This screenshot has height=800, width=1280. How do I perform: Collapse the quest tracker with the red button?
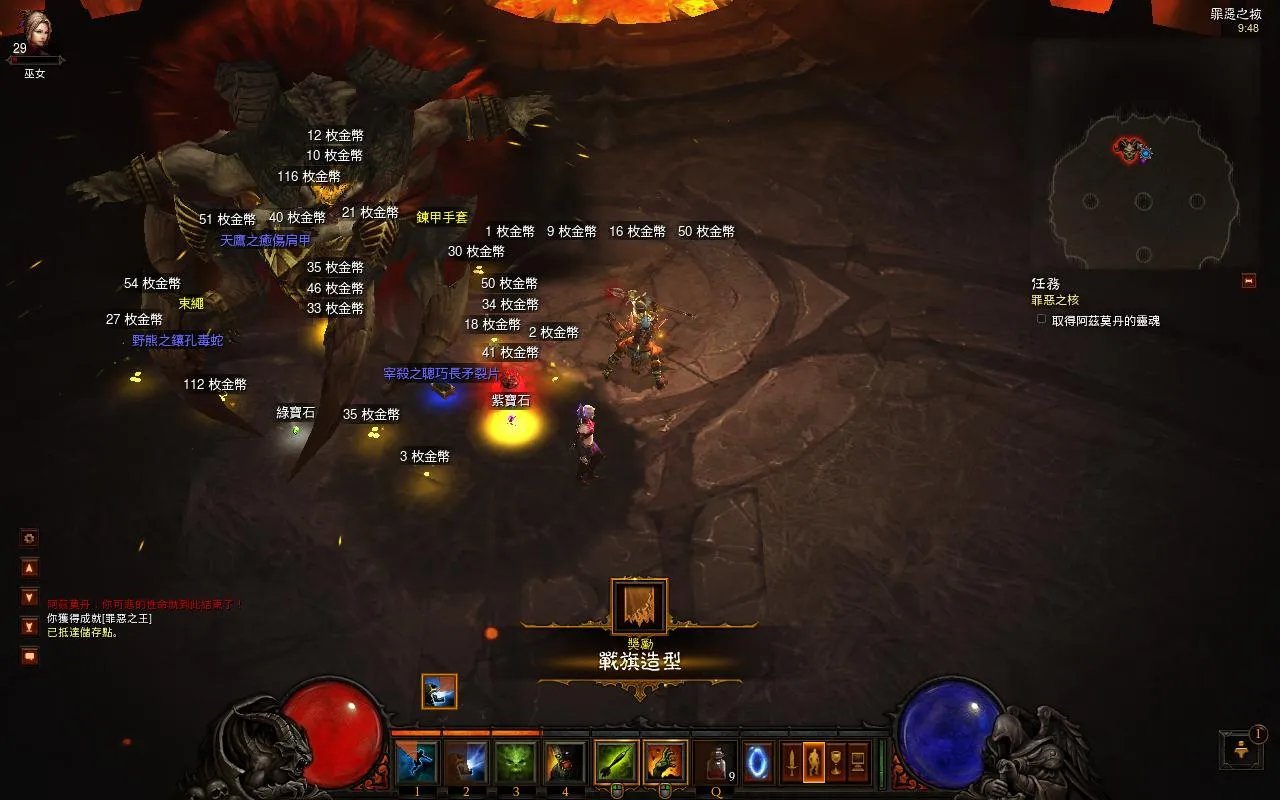pyautogui.click(x=1248, y=281)
